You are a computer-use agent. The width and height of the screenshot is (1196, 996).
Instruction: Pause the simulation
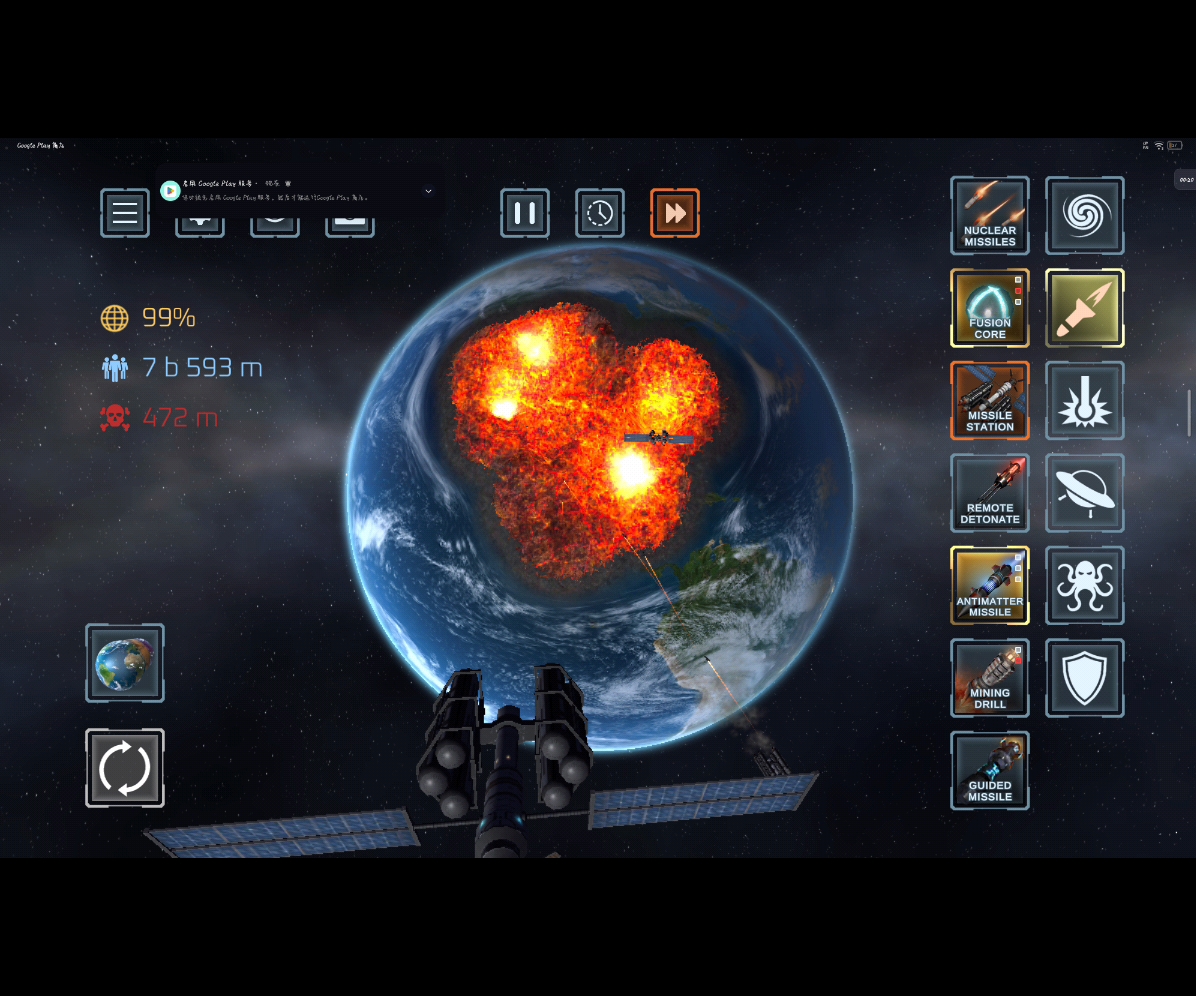coord(525,213)
